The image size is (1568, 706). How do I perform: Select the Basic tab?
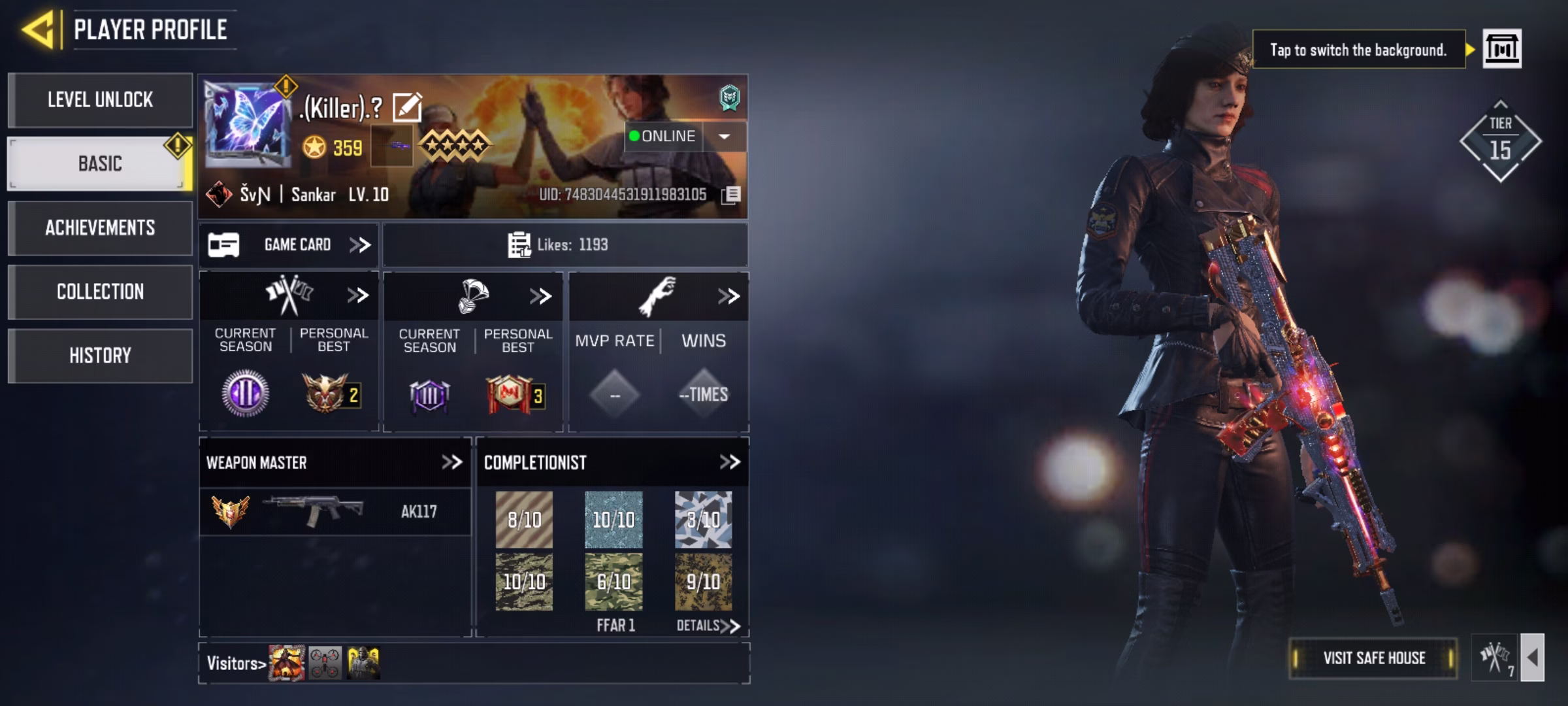(100, 163)
